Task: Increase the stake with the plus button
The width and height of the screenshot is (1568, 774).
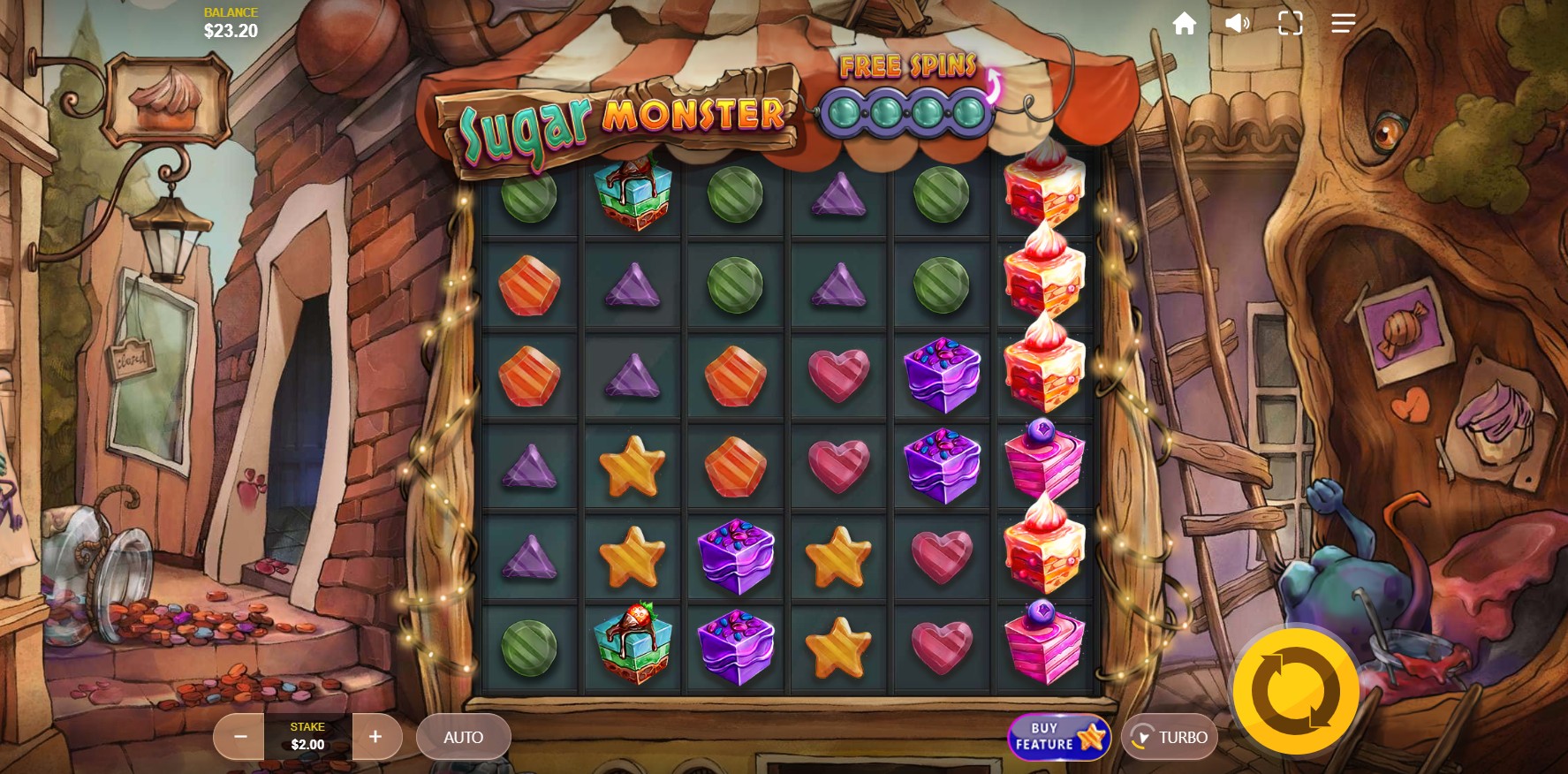Action: 375,737
